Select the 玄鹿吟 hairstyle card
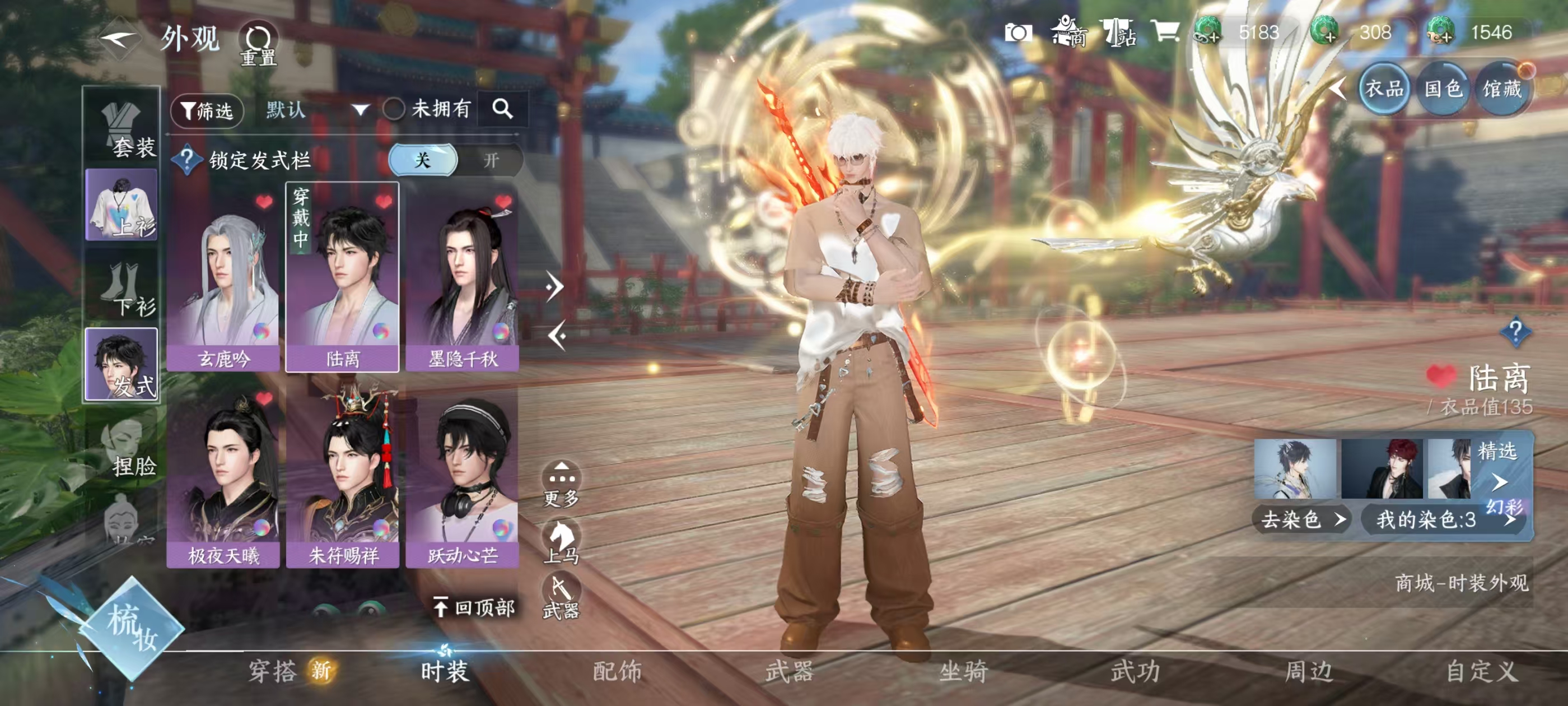 tap(223, 278)
